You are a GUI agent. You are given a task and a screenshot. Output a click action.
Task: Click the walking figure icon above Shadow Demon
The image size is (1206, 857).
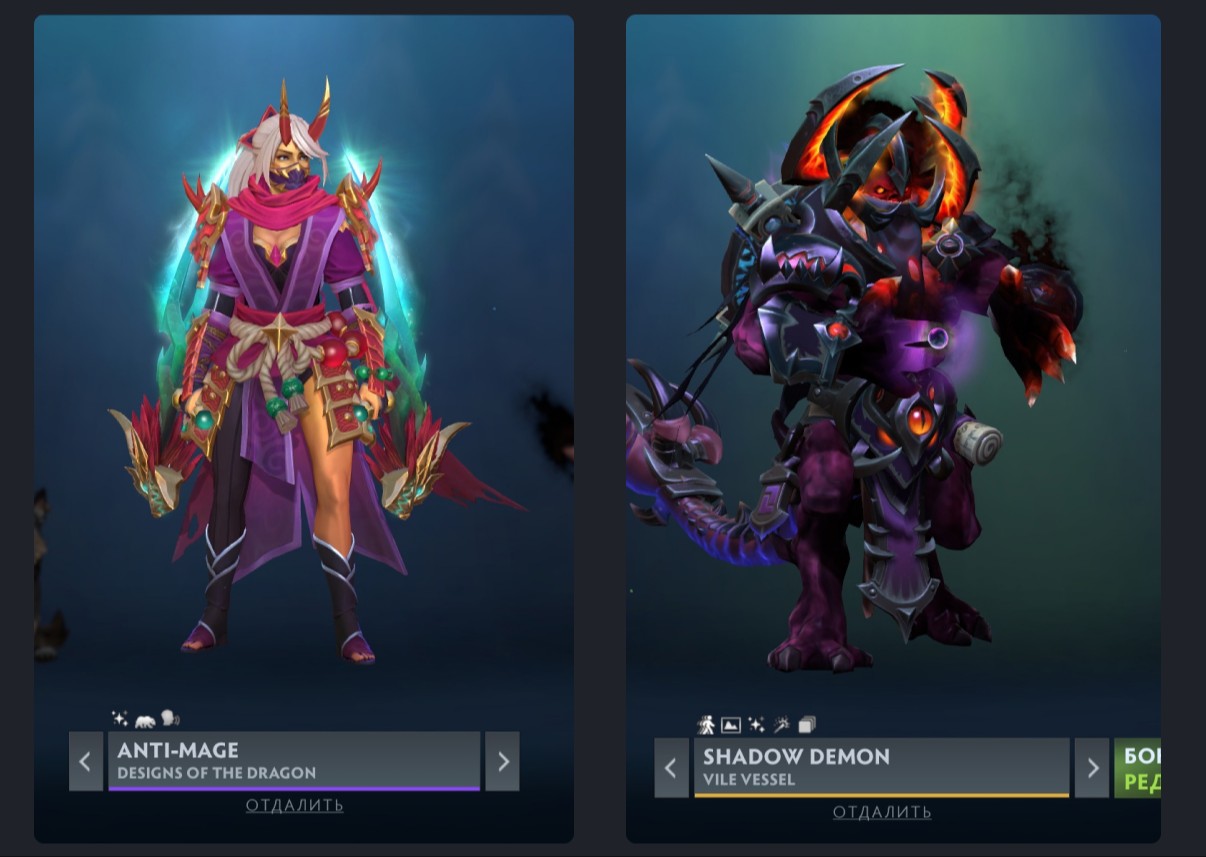pos(706,724)
